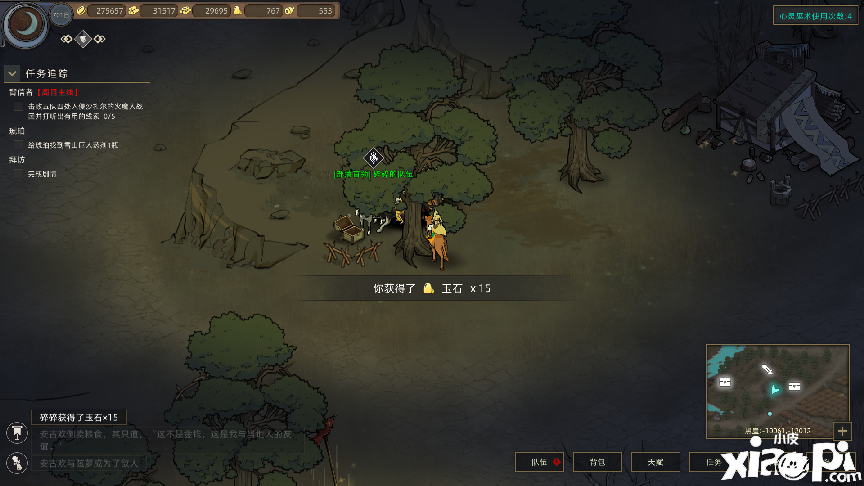Open the 队伍 team menu
The image size is (864, 486).
[x=539, y=462]
